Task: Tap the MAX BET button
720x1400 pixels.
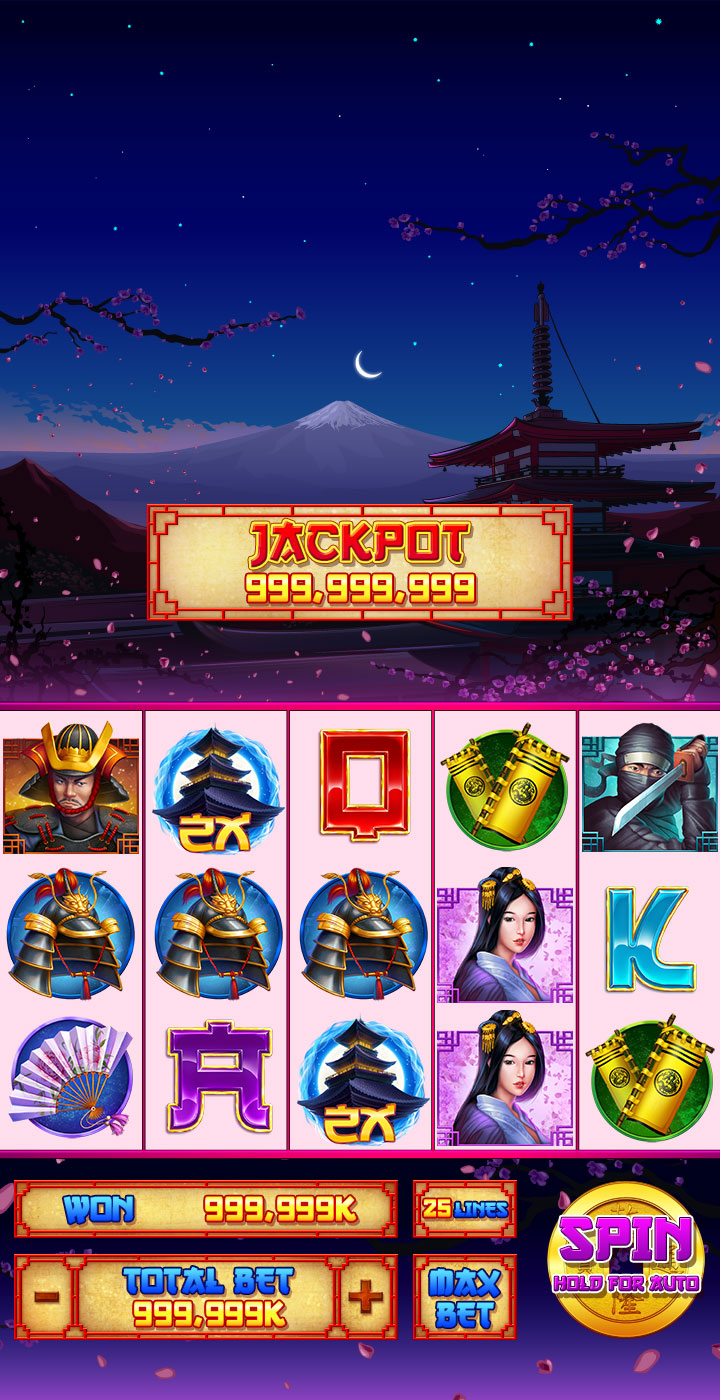Action: 465,1297
